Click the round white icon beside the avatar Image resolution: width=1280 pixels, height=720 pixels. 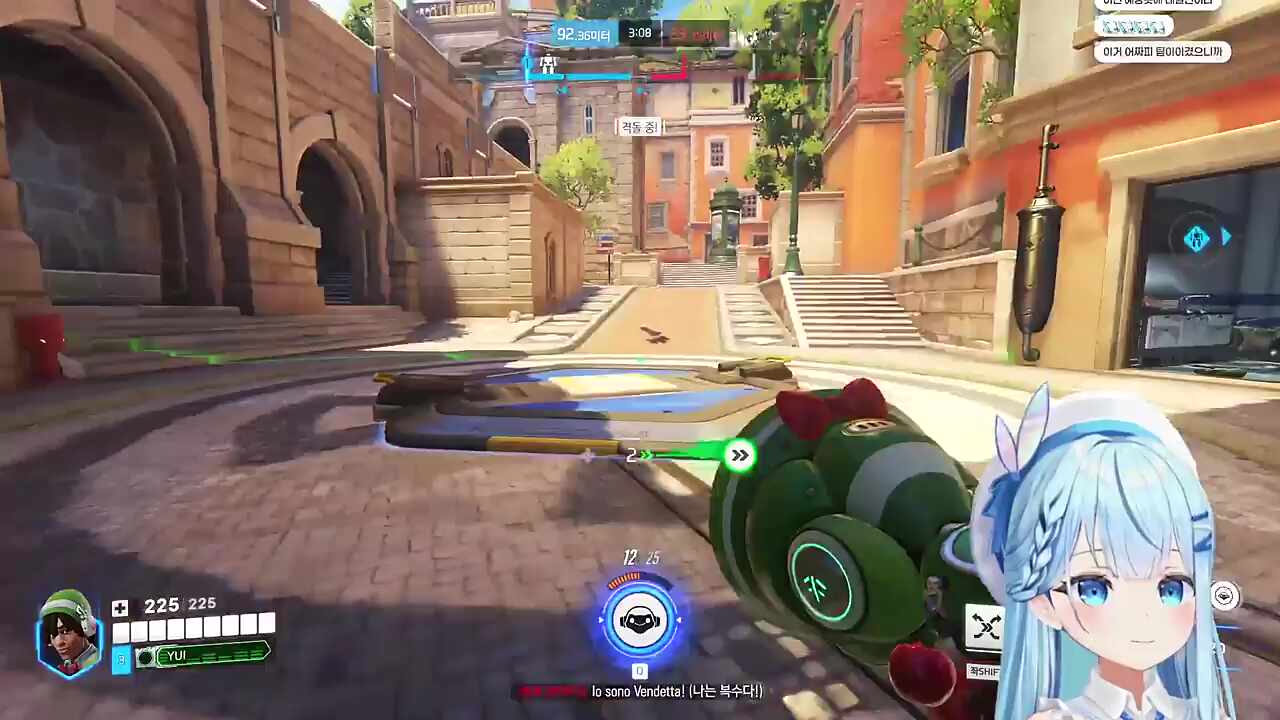[1225, 596]
